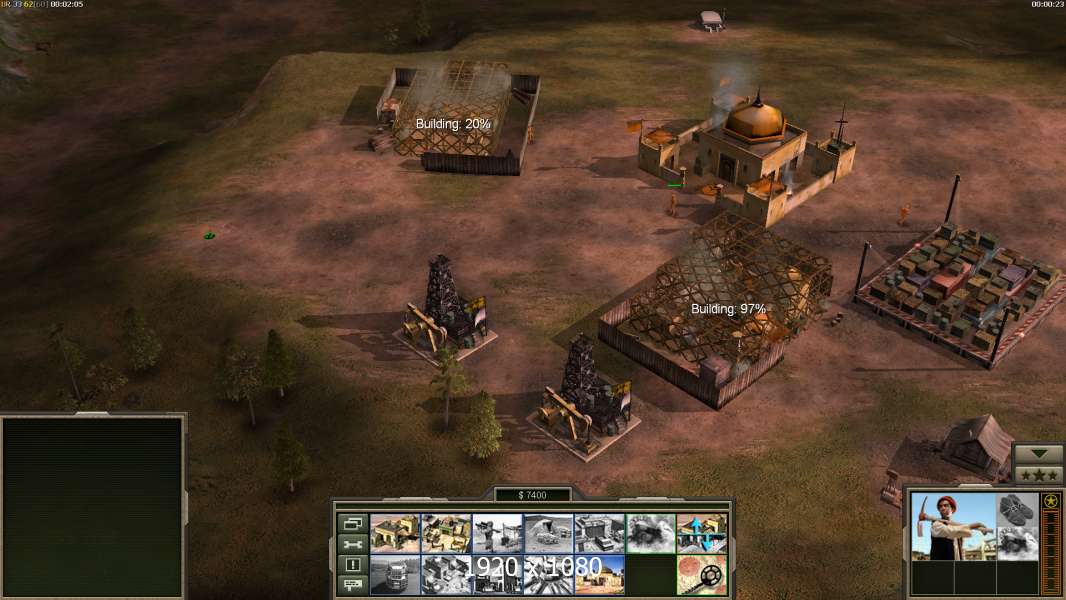This screenshot has height=600, width=1066.
Task: Open the exclamation mark alert button
Action: point(352,565)
